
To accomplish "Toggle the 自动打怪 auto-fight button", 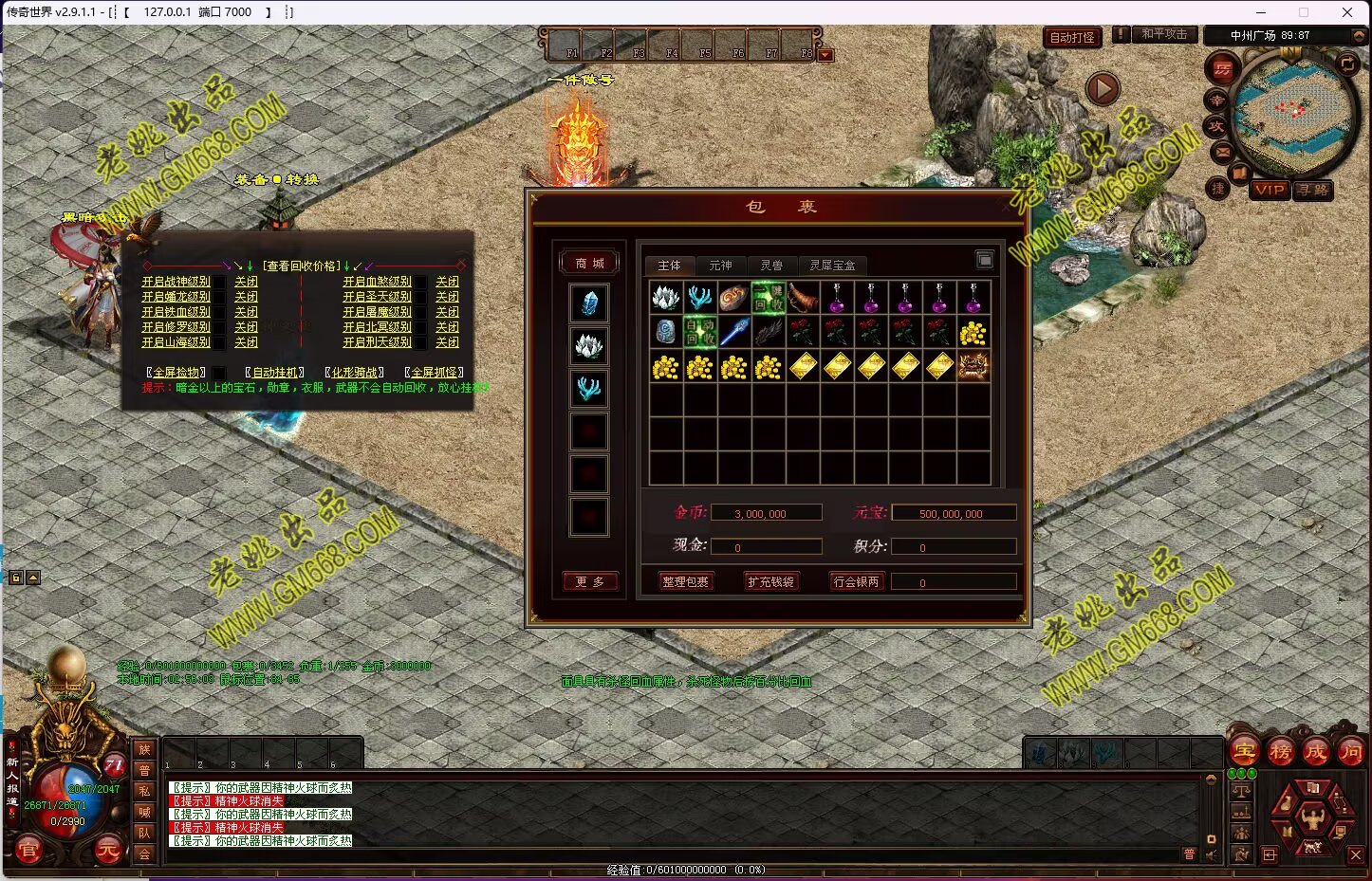I will [1072, 38].
